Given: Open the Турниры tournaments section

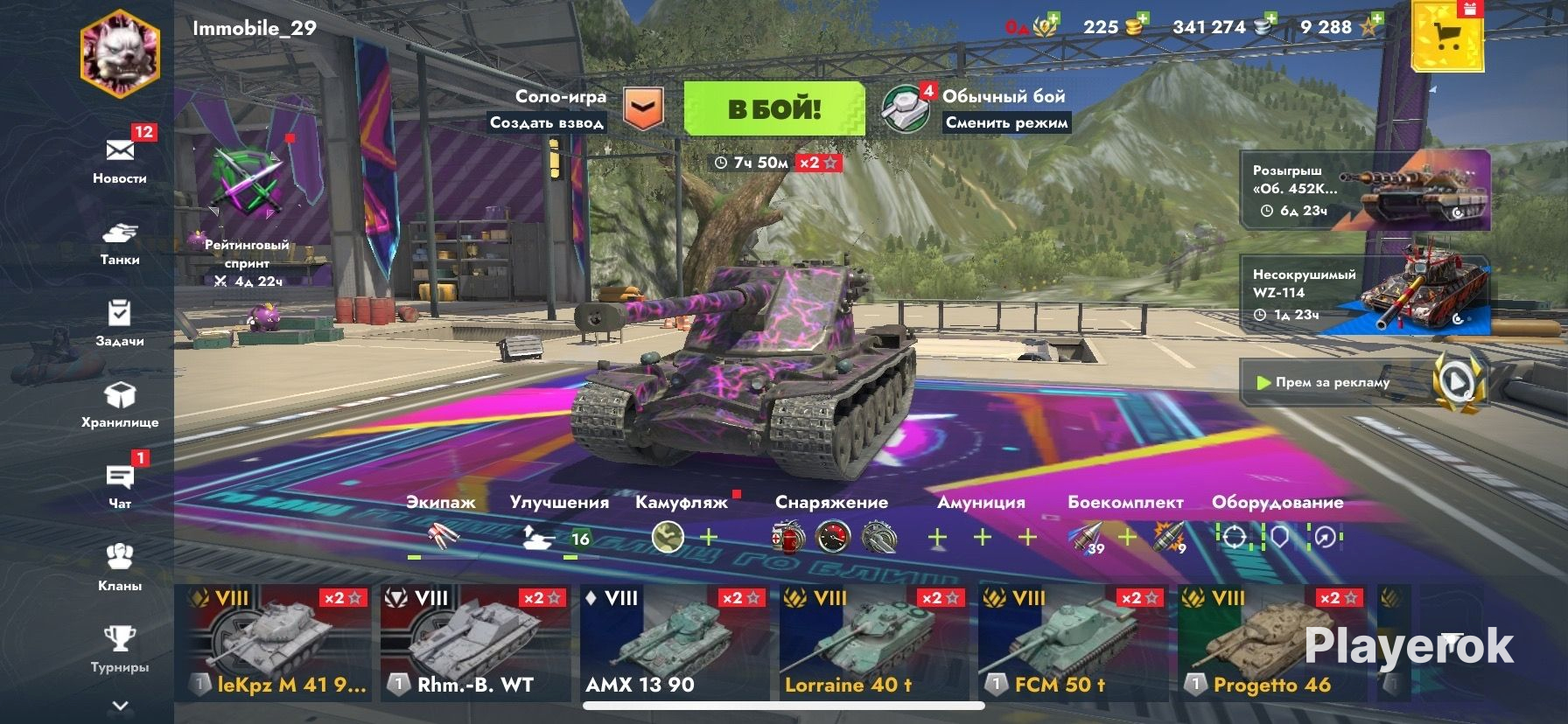Looking at the screenshot, I should point(120,647).
